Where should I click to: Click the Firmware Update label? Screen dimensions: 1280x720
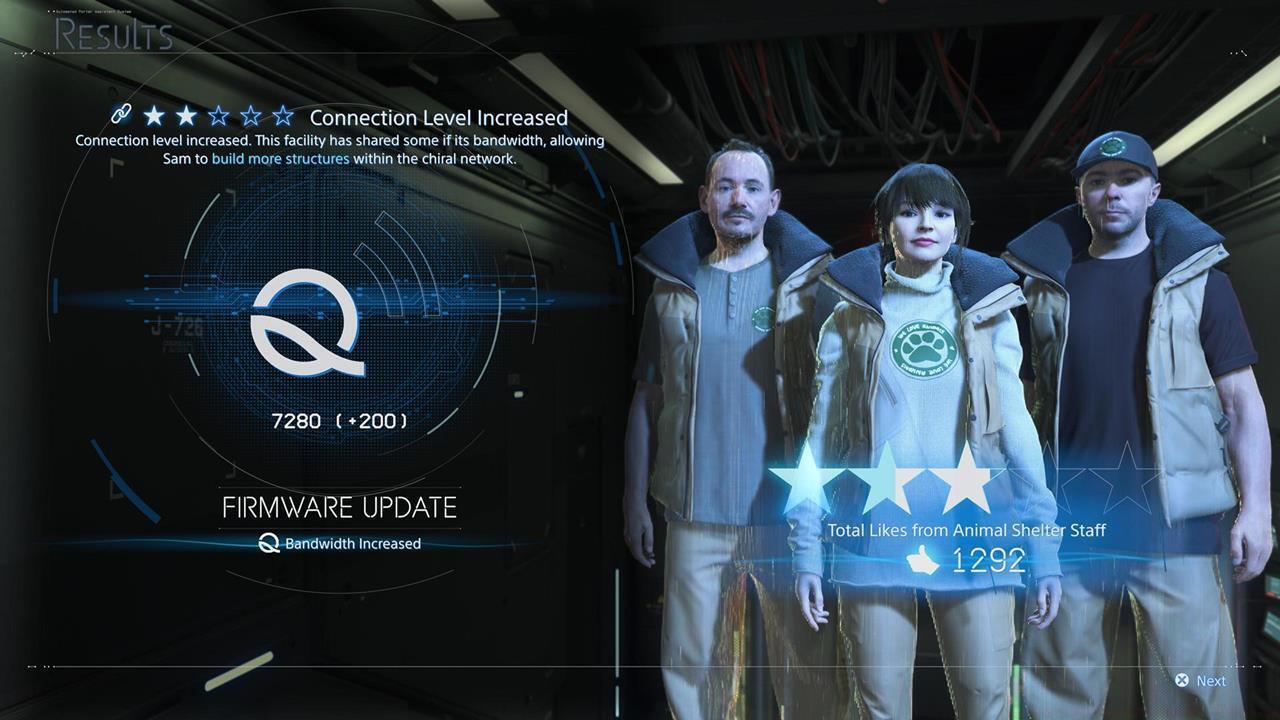pos(339,506)
